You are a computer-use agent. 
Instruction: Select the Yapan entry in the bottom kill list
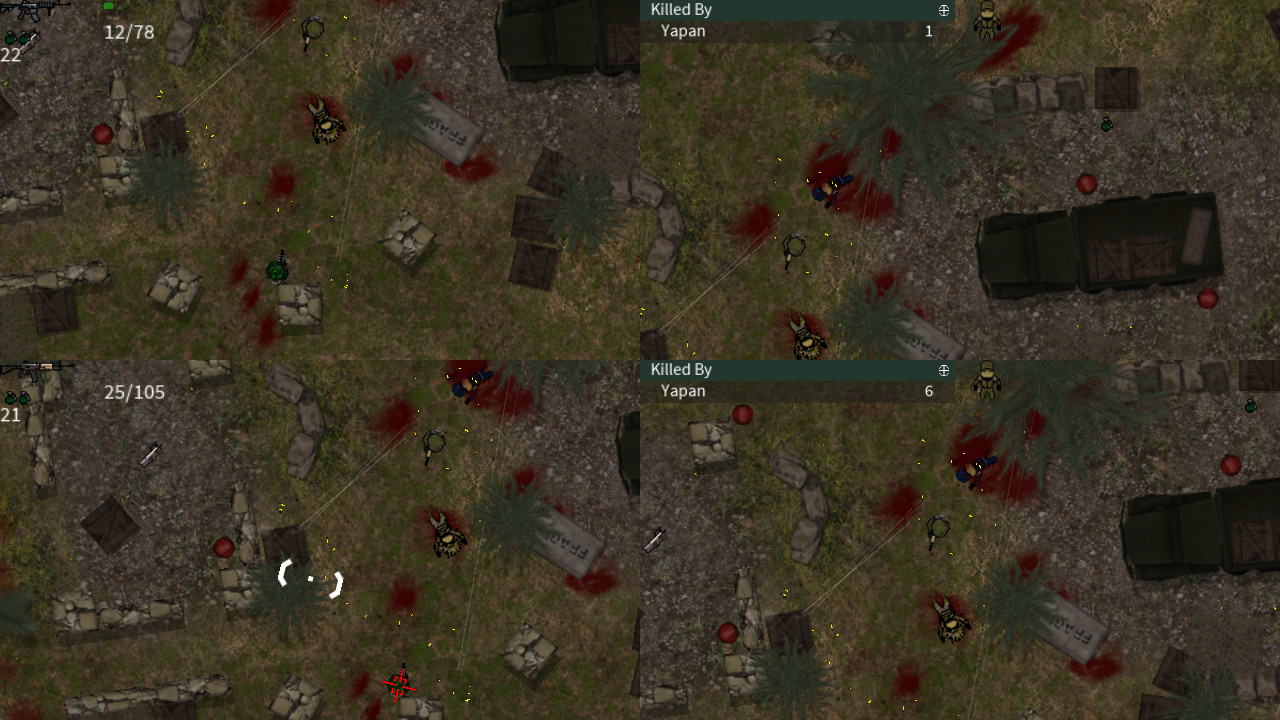(684, 391)
